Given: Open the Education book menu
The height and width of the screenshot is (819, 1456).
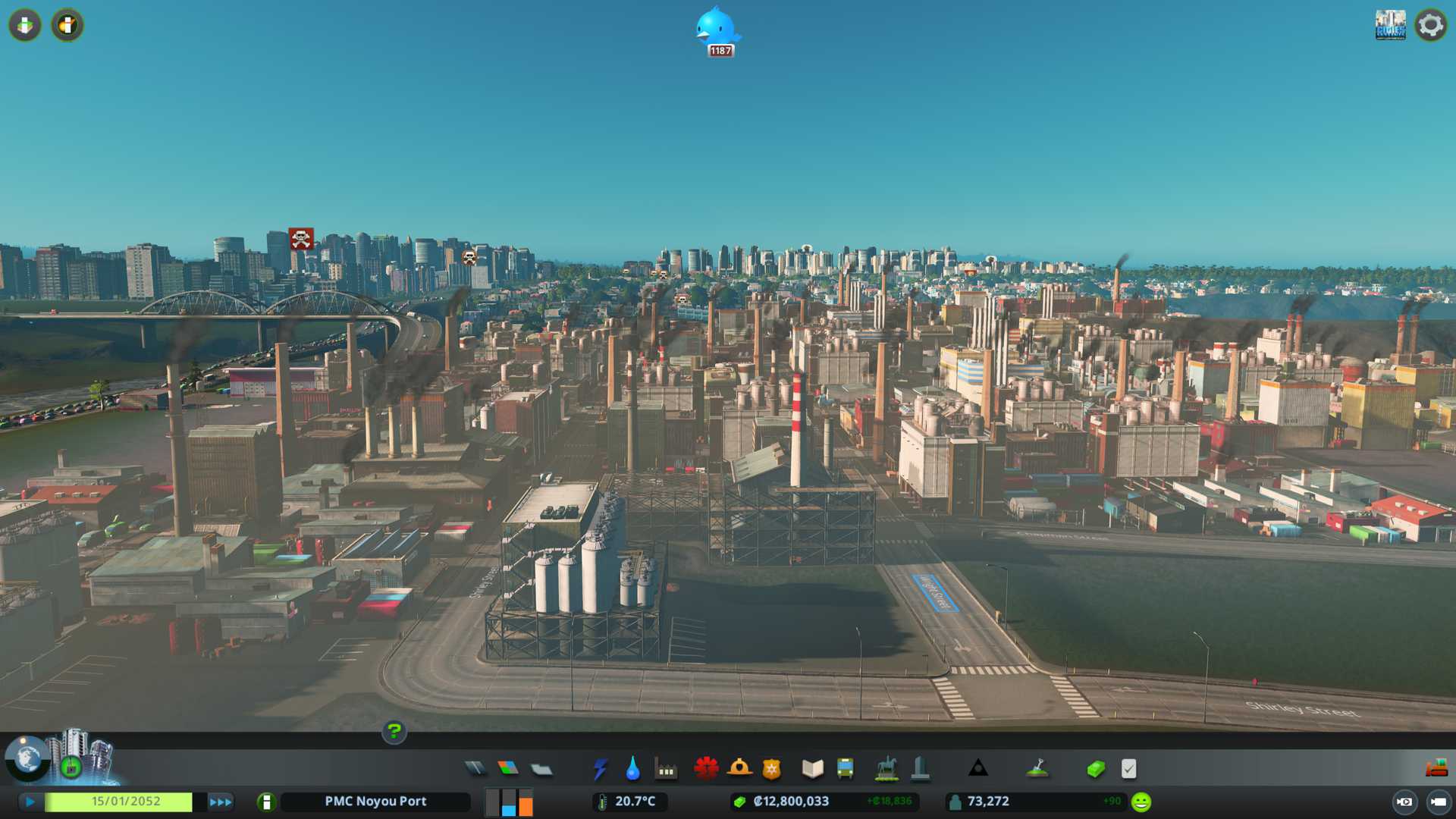Looking at the screenshot, I should (812, 769).
